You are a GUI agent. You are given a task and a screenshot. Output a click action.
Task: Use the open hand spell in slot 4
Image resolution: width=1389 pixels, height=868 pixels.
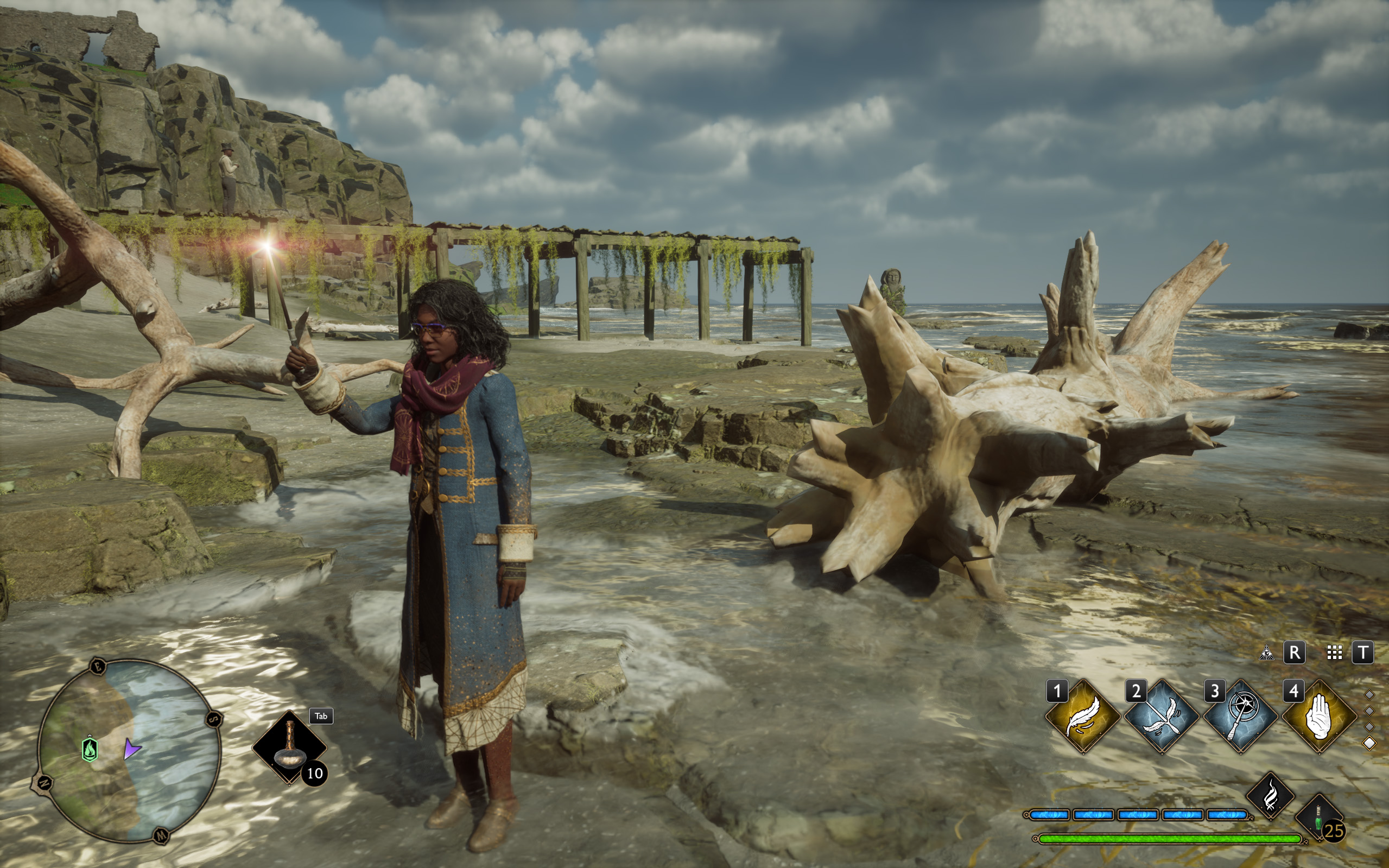point(1319,716)
